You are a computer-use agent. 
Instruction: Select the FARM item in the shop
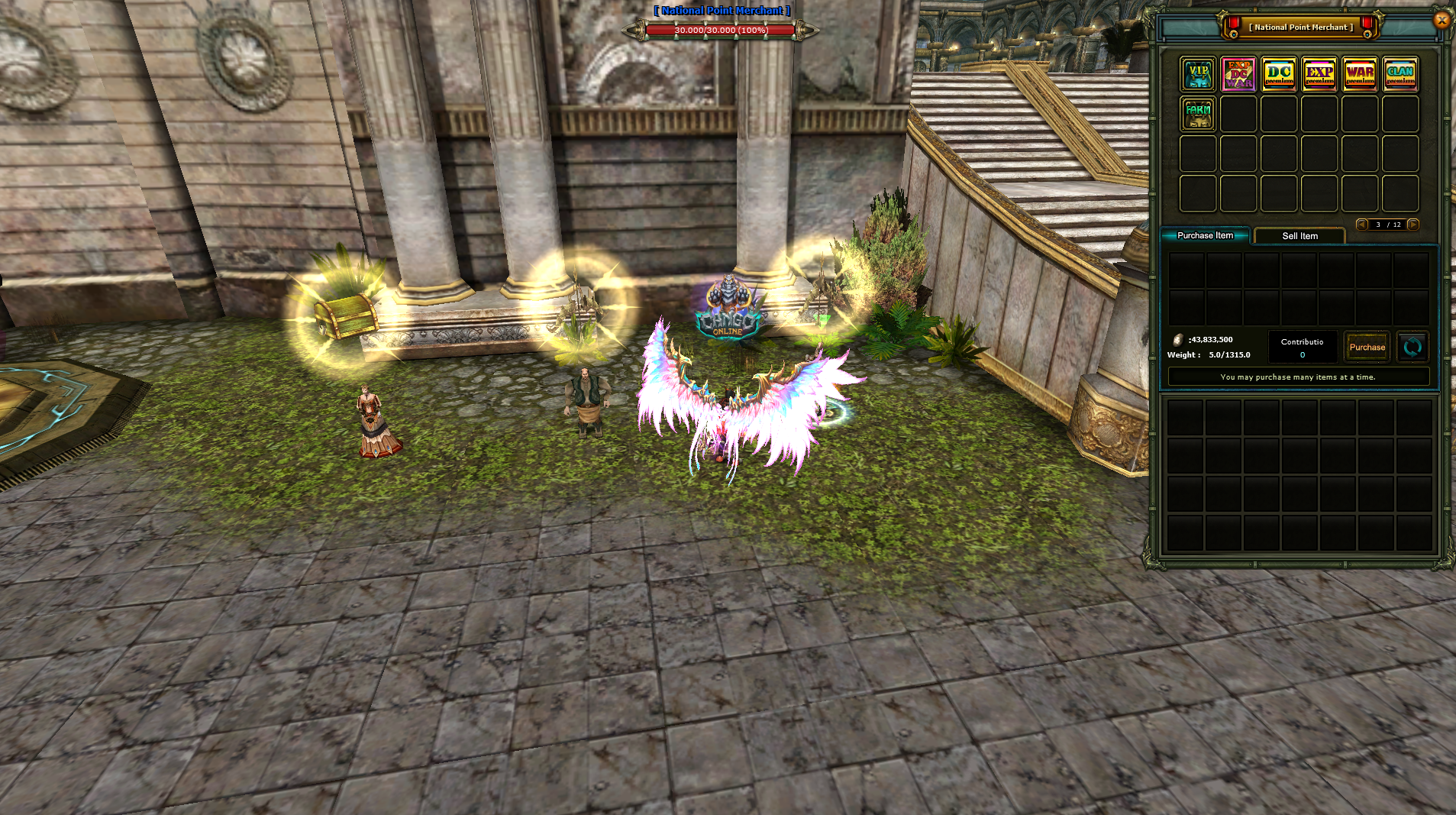[1198, 114]
